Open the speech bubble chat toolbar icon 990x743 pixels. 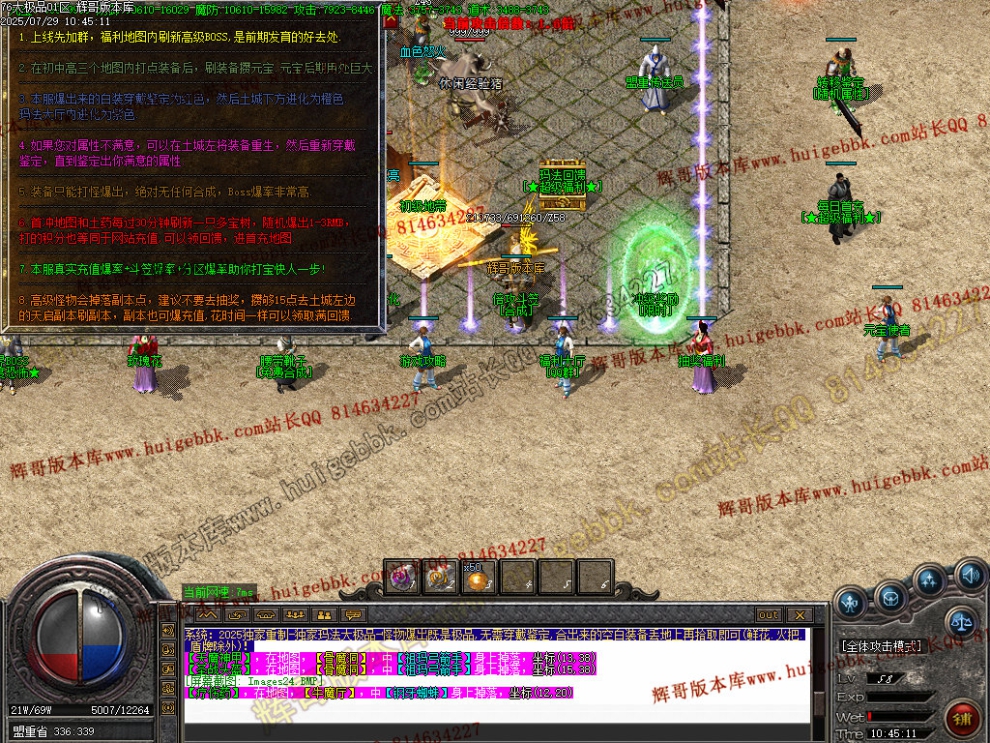351,614
